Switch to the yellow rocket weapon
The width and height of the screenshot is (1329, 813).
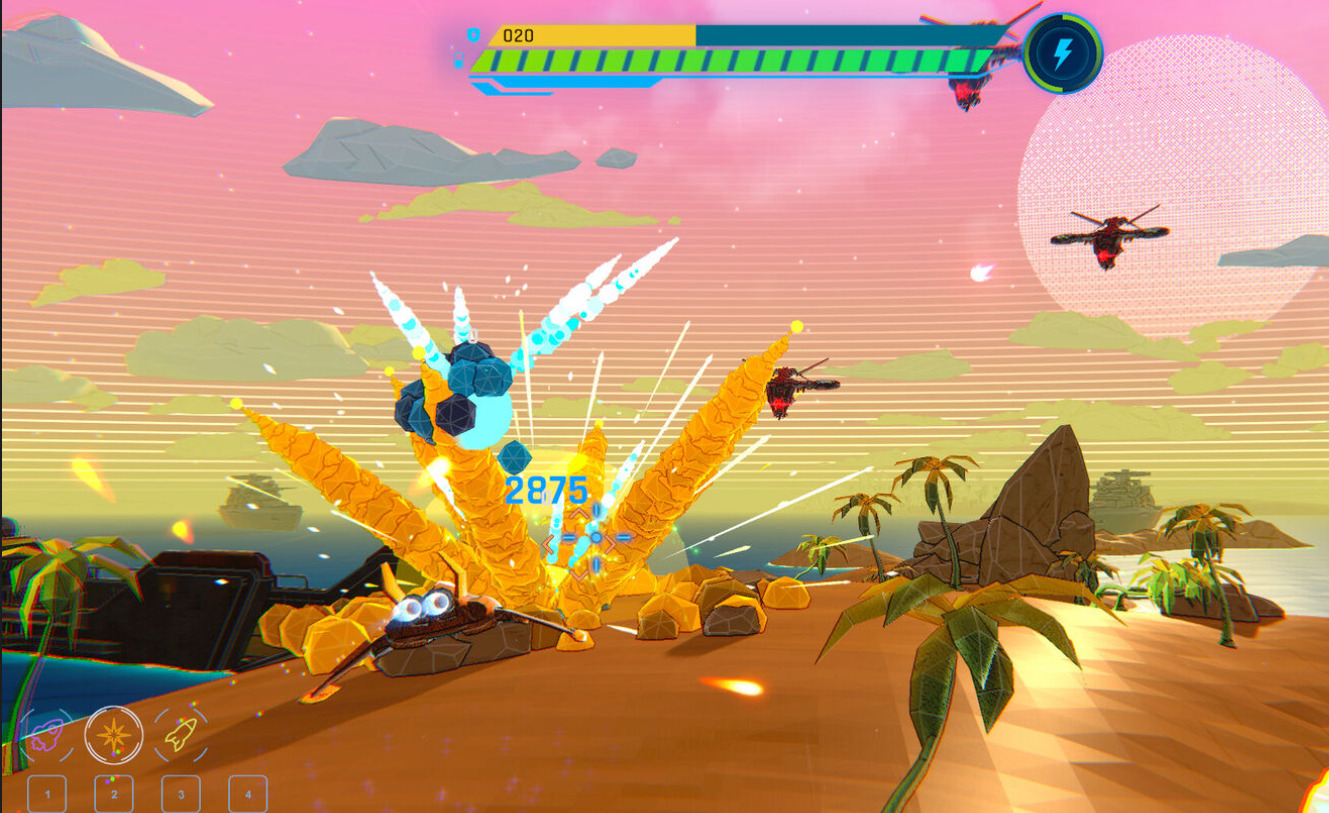point(181,735)
